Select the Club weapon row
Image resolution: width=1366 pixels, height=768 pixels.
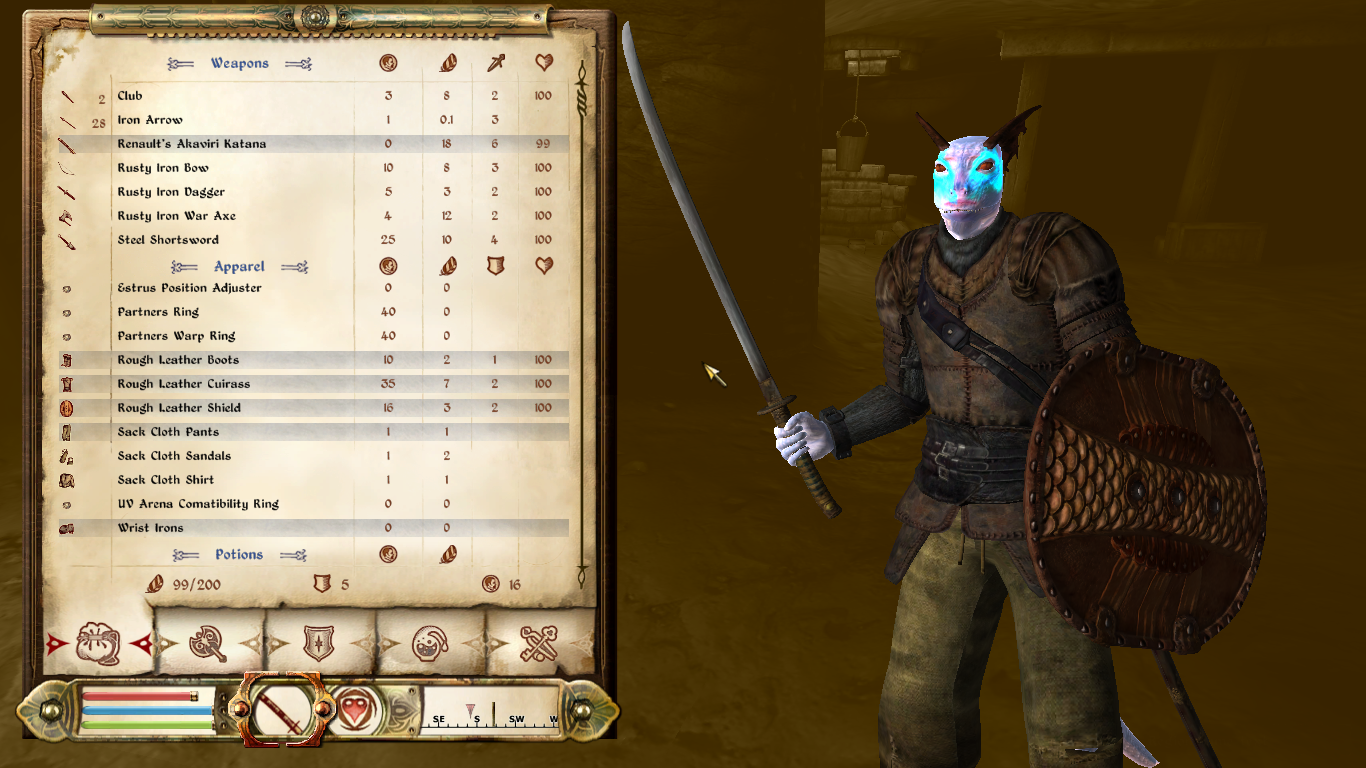click(130, 96)
